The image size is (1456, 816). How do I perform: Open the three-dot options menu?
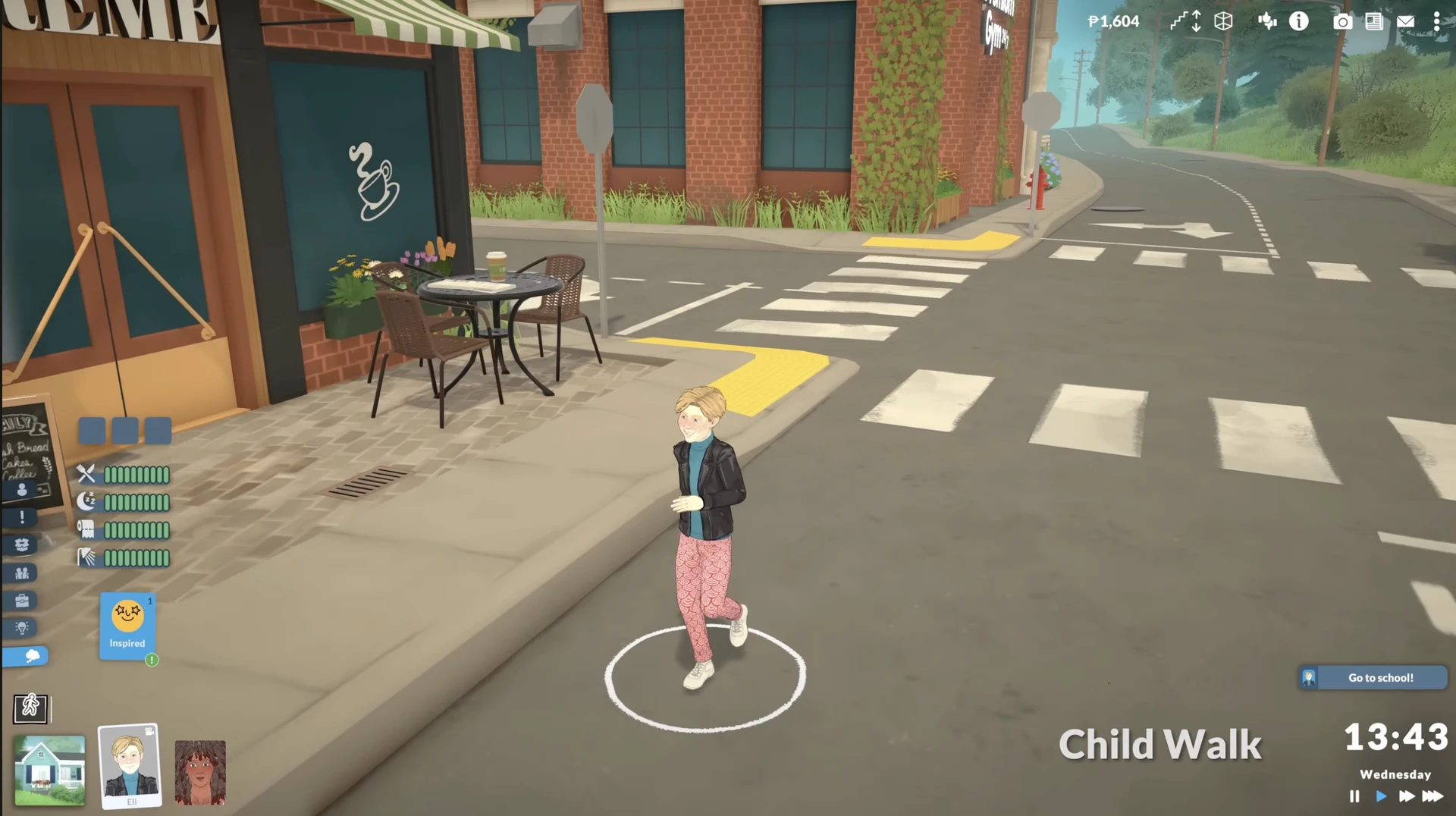tap(1436, 21)
